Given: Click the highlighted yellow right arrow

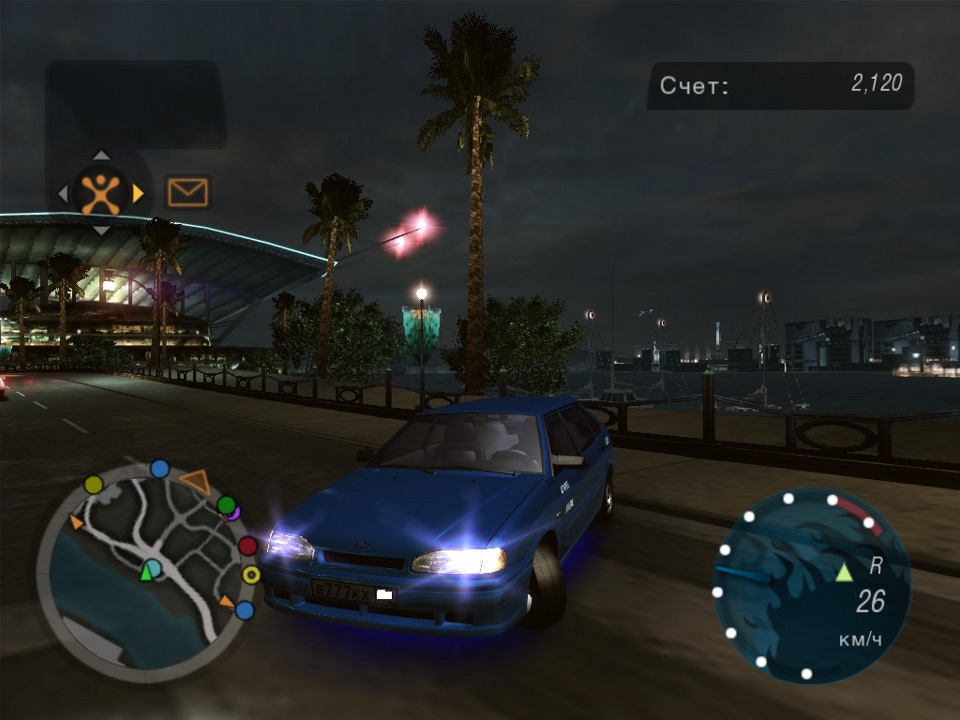Looking at the screenshot, I should 138,192.
